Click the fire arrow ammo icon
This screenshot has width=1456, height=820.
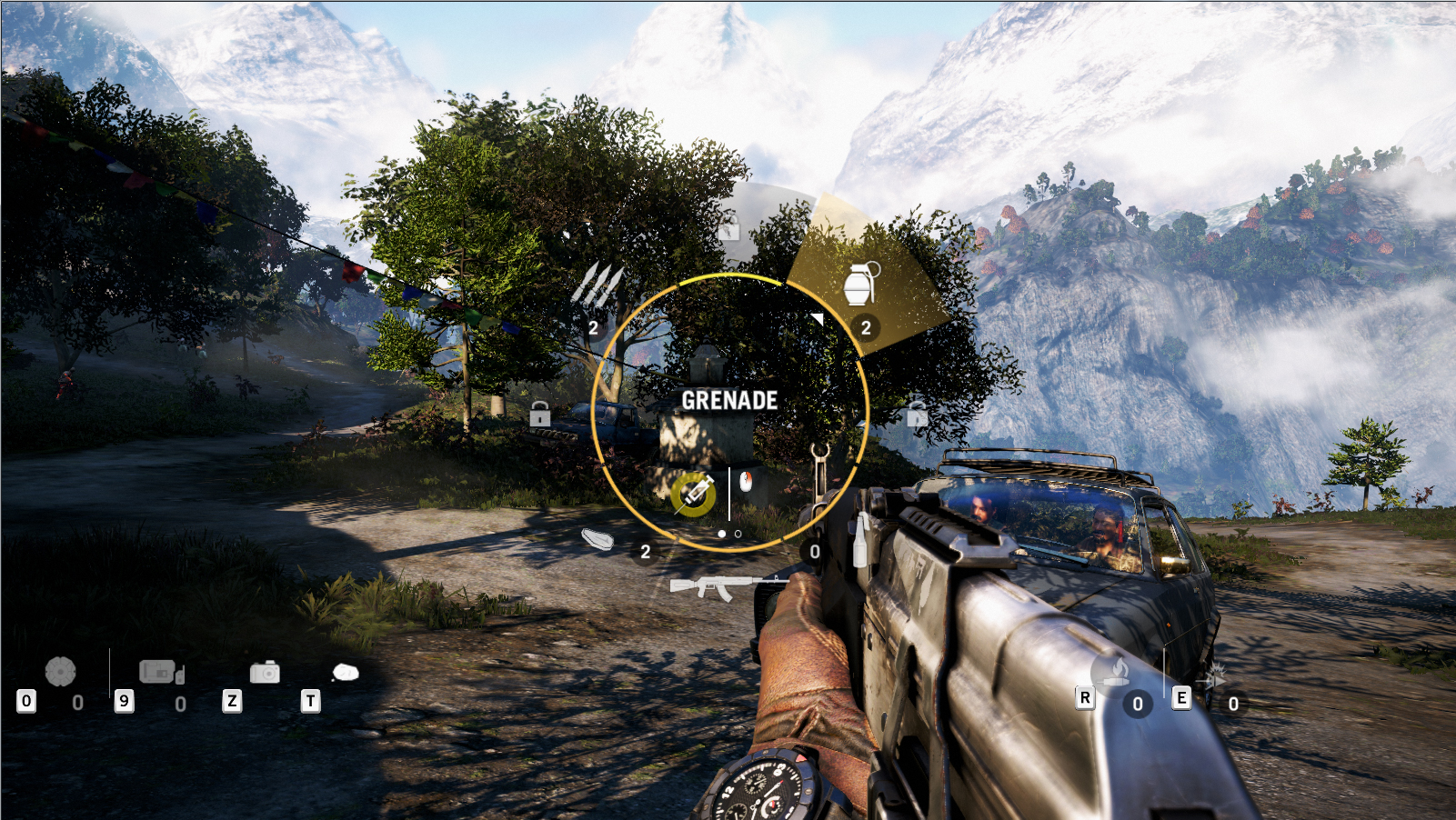[1112, 672]
